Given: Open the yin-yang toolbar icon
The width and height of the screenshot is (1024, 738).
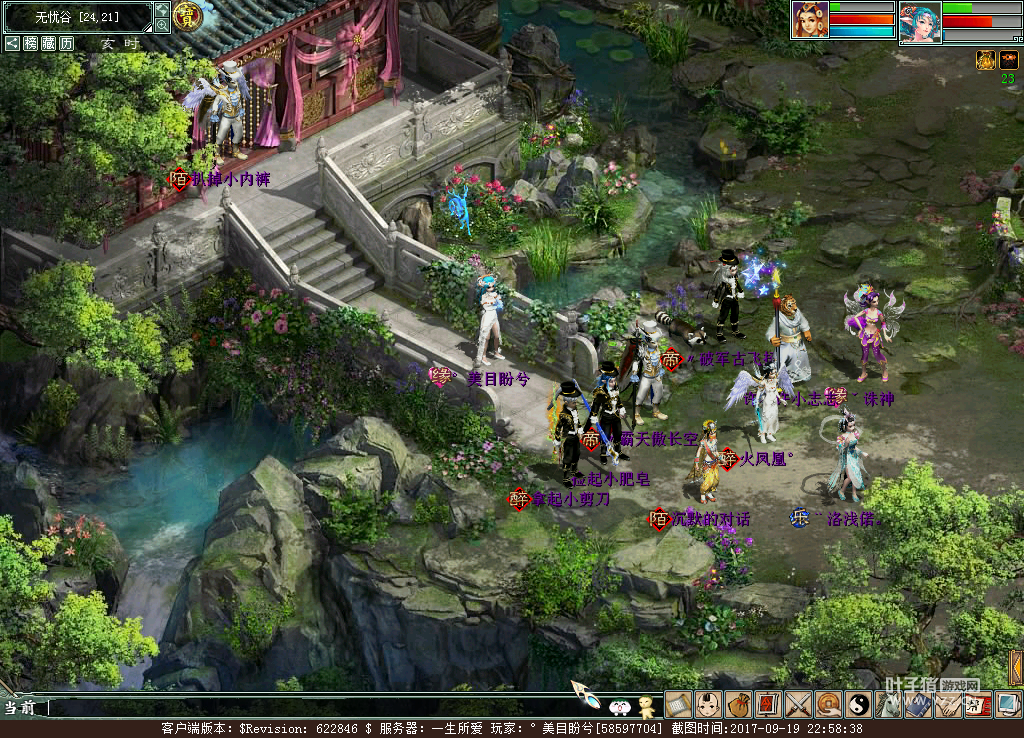Looking at the screenshot, I should (858, 704).
